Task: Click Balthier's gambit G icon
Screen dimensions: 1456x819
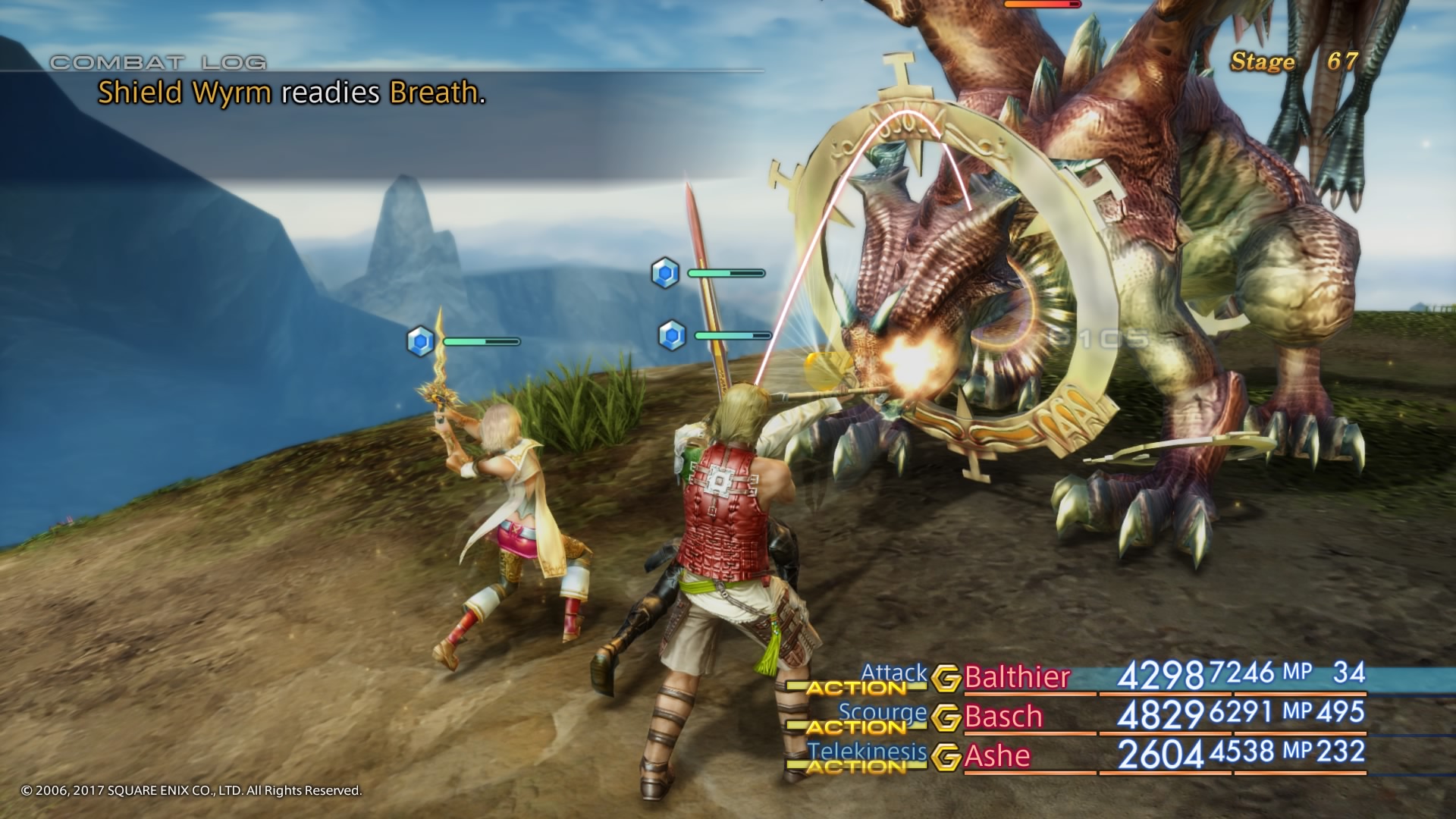Action: click(x=946, y=678)
